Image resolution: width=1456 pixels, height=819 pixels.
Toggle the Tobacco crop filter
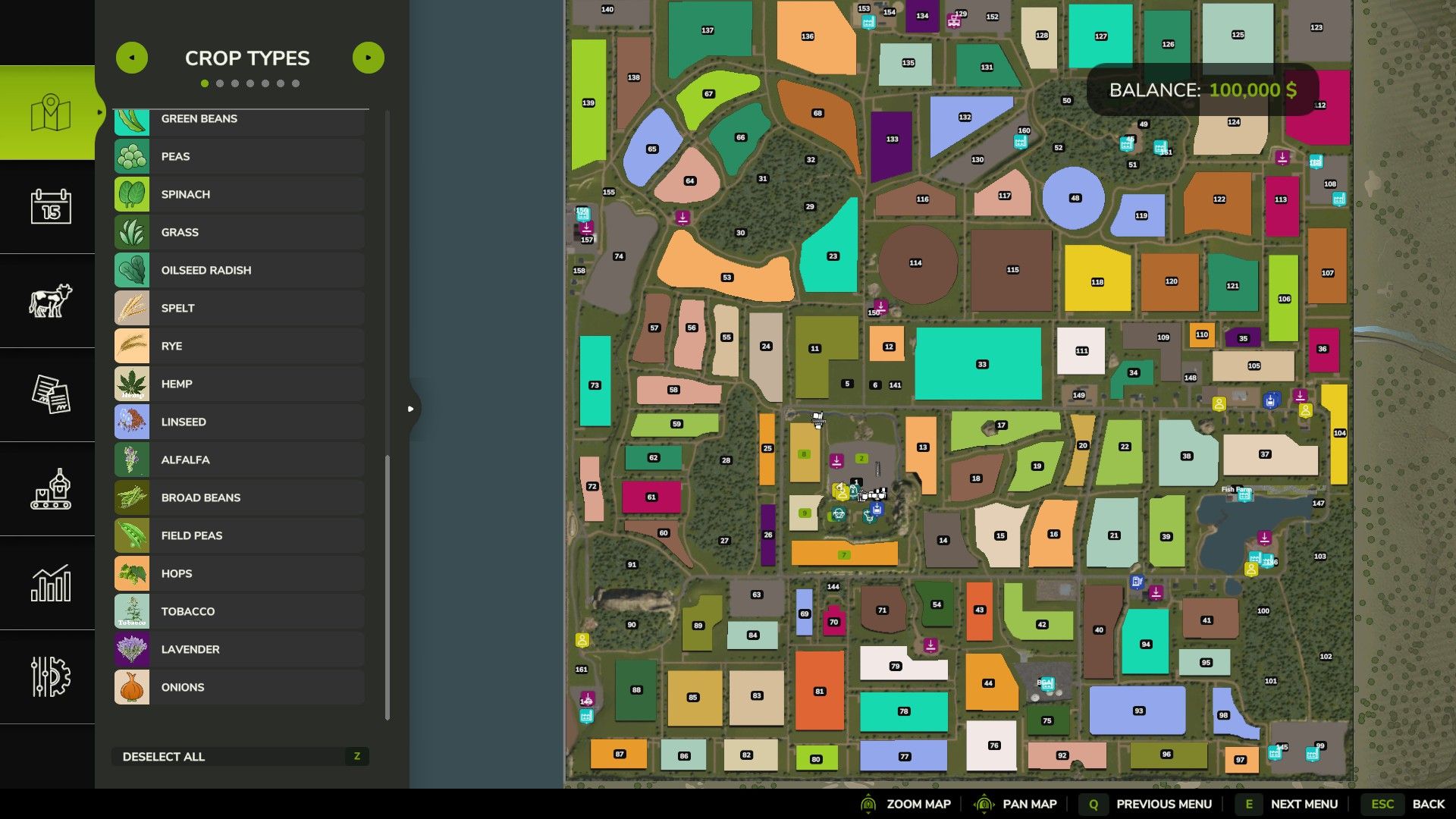[x=239, y=611]
